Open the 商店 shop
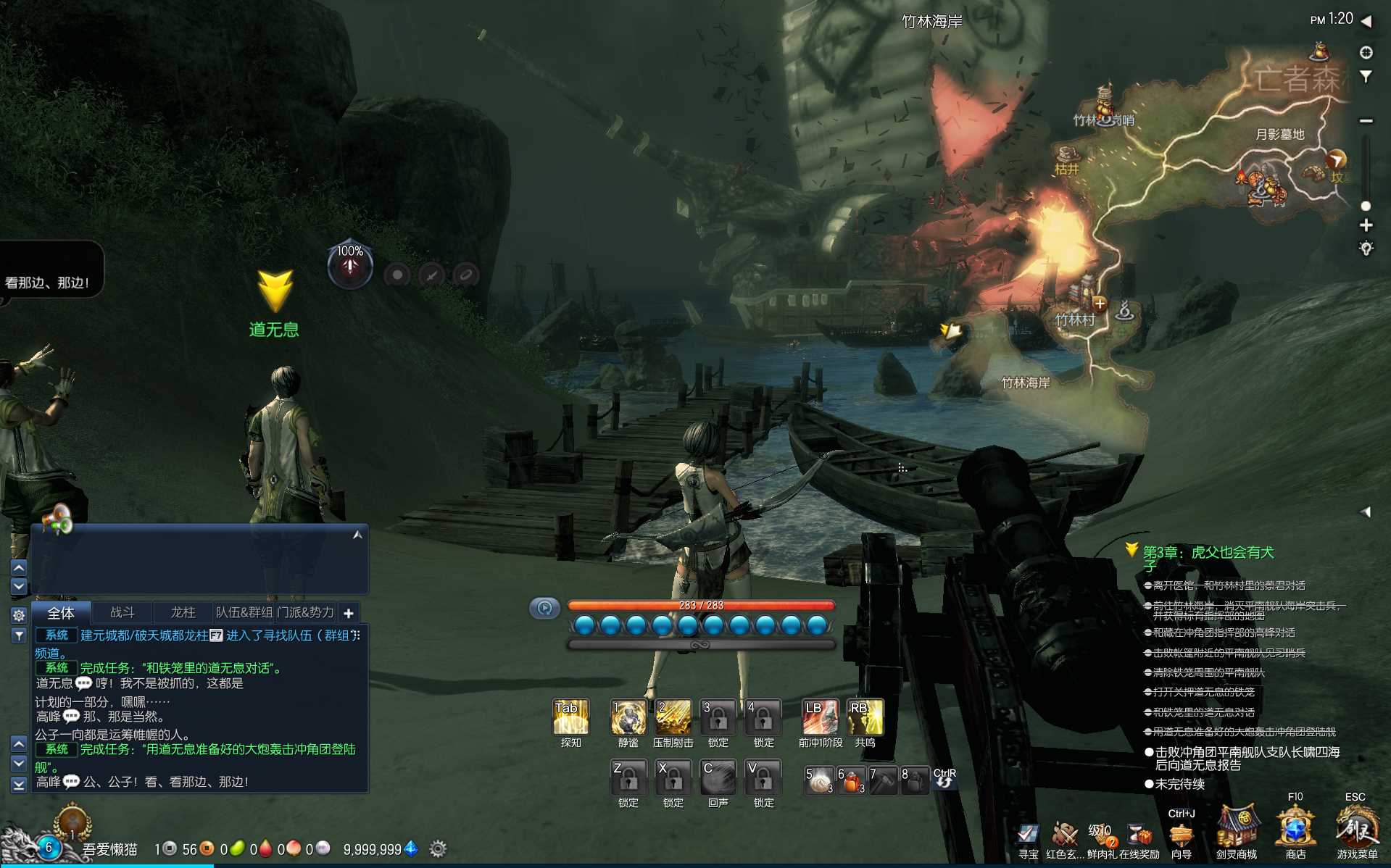This screenshot has height=868, width=1391. tap(1295, 830)
